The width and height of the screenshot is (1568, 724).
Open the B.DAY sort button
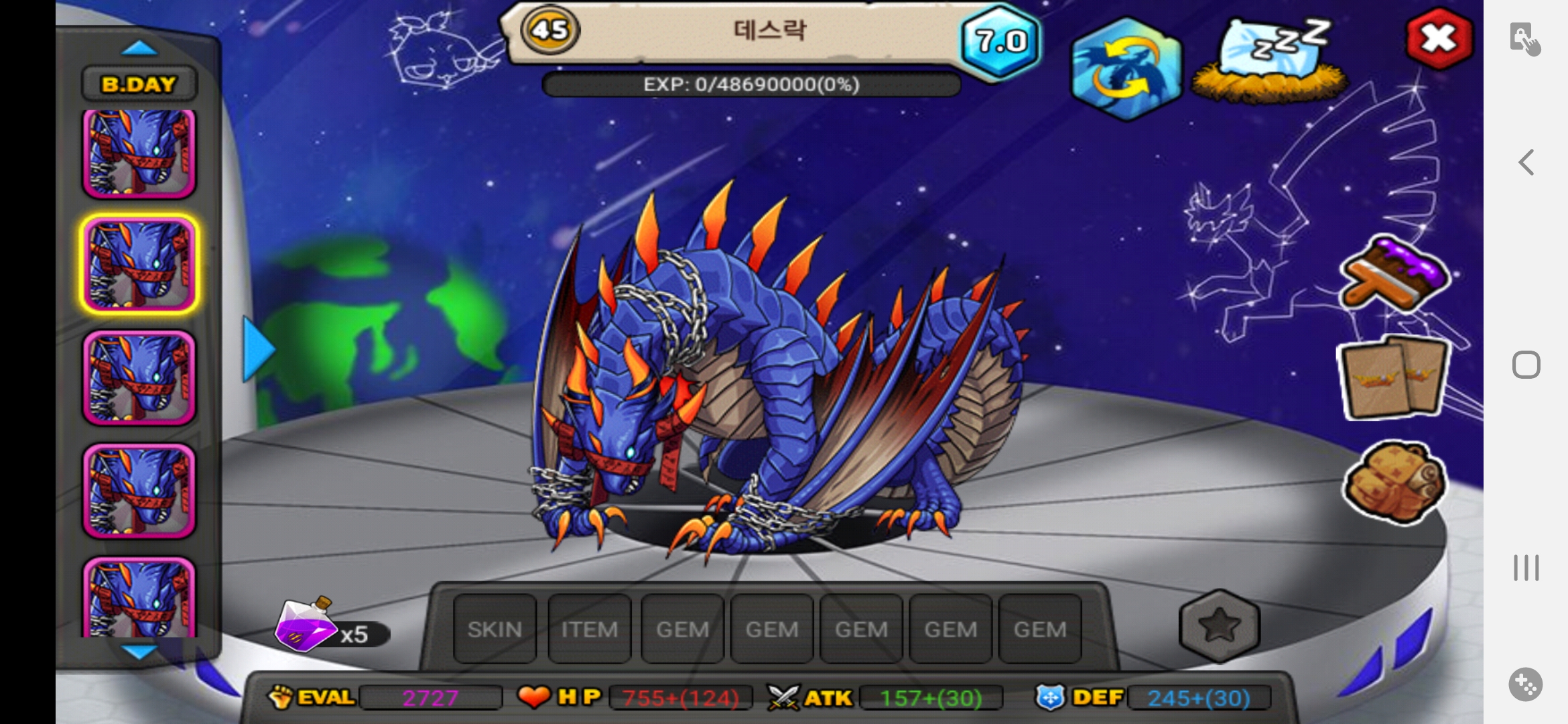(139, 84)
